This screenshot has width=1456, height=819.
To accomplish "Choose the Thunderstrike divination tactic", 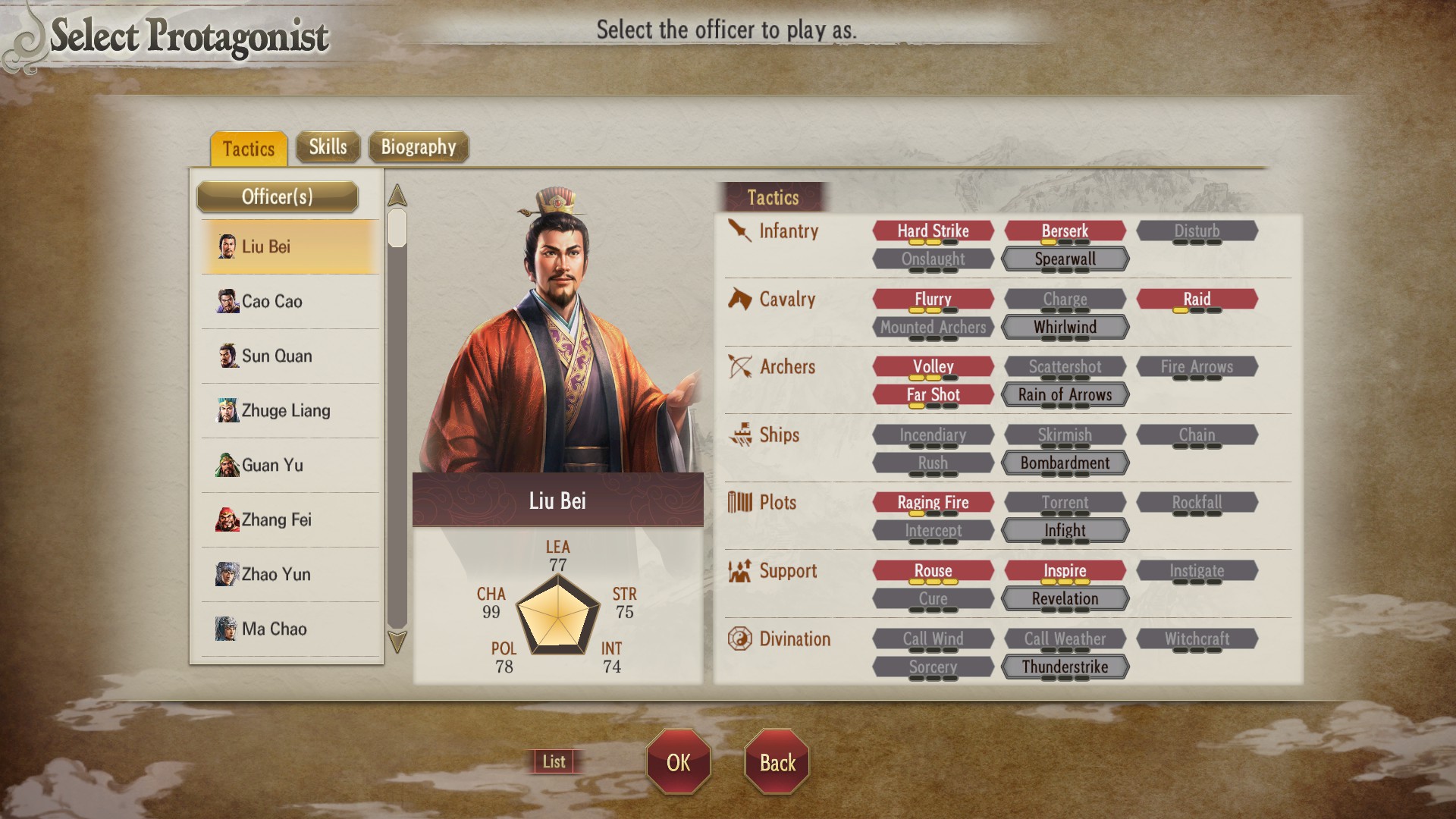I will tap(1065, 667).
